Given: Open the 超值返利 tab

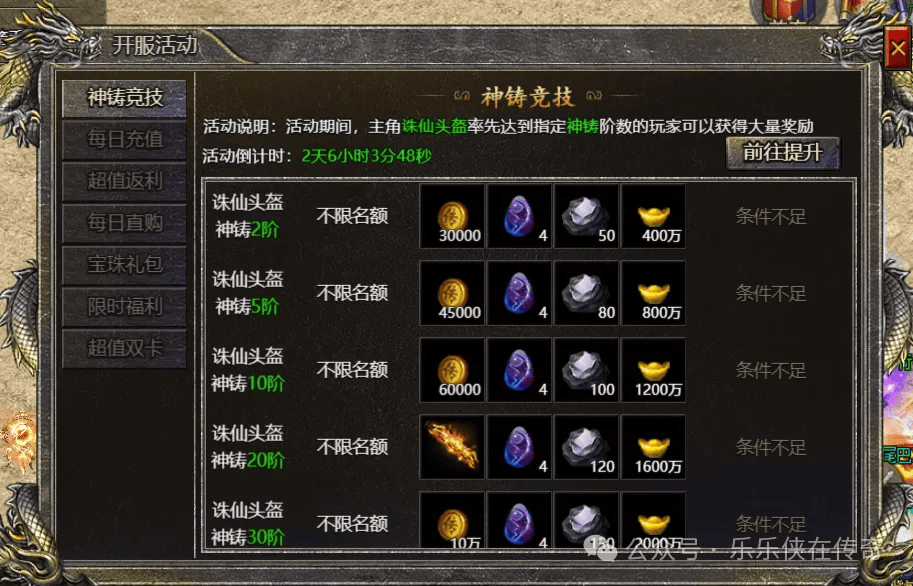Looking at the screenshot, I should tap(124, 181).
